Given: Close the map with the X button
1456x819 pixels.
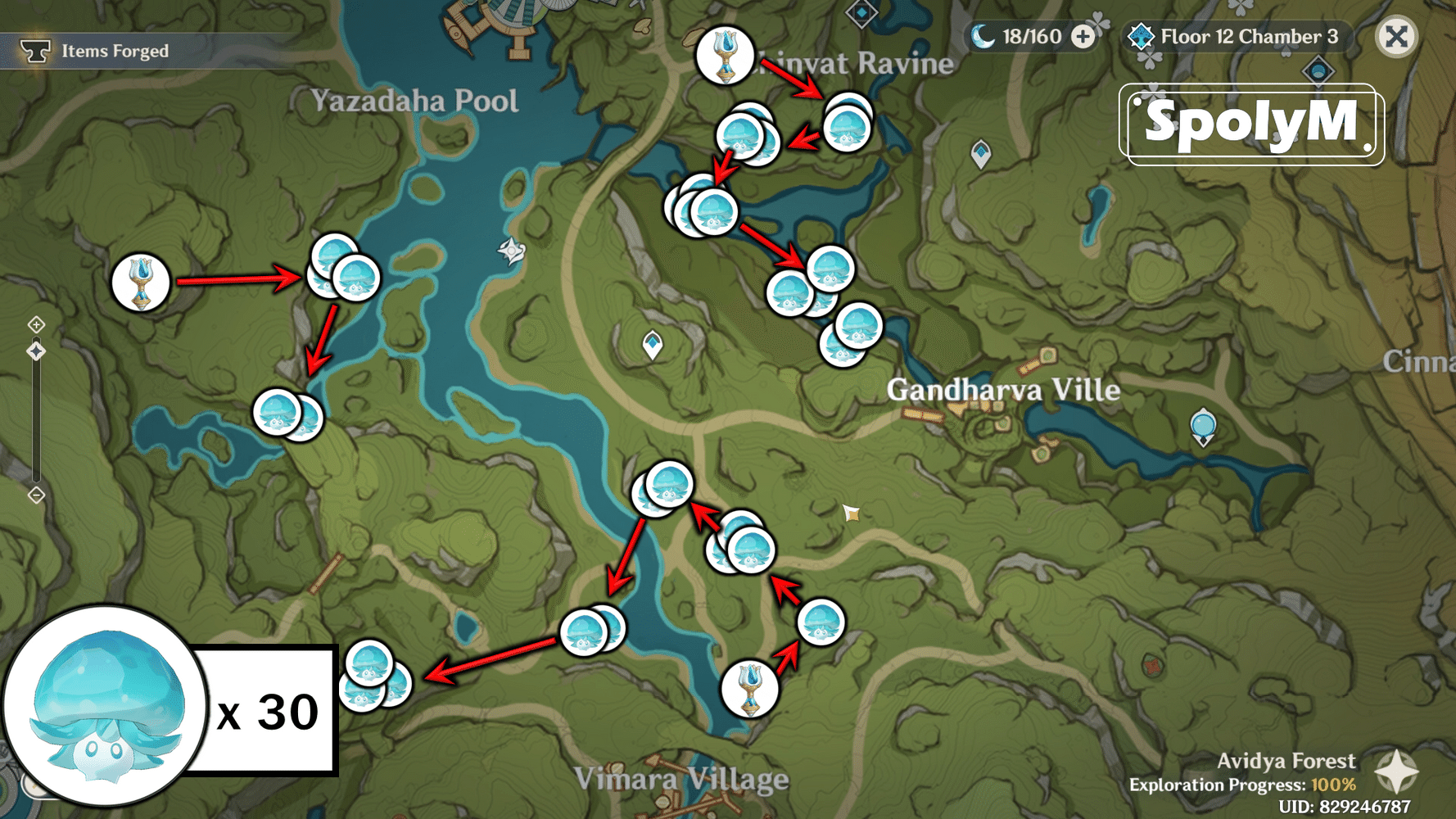Looking at the screenshot, I should [x=1398, y=37].
